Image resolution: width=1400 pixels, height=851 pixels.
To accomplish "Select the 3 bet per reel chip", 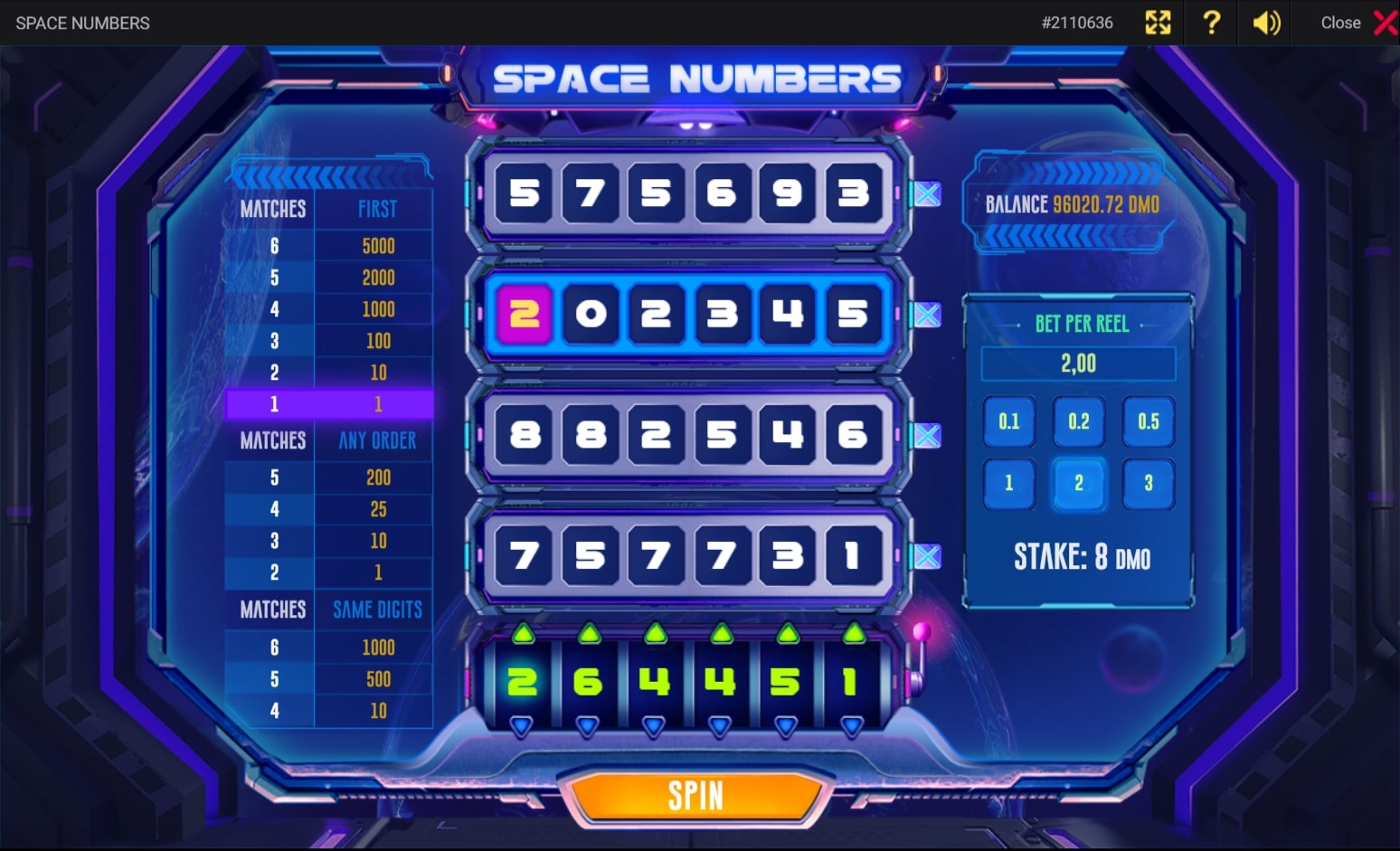I will click(x=1149, y=483).
